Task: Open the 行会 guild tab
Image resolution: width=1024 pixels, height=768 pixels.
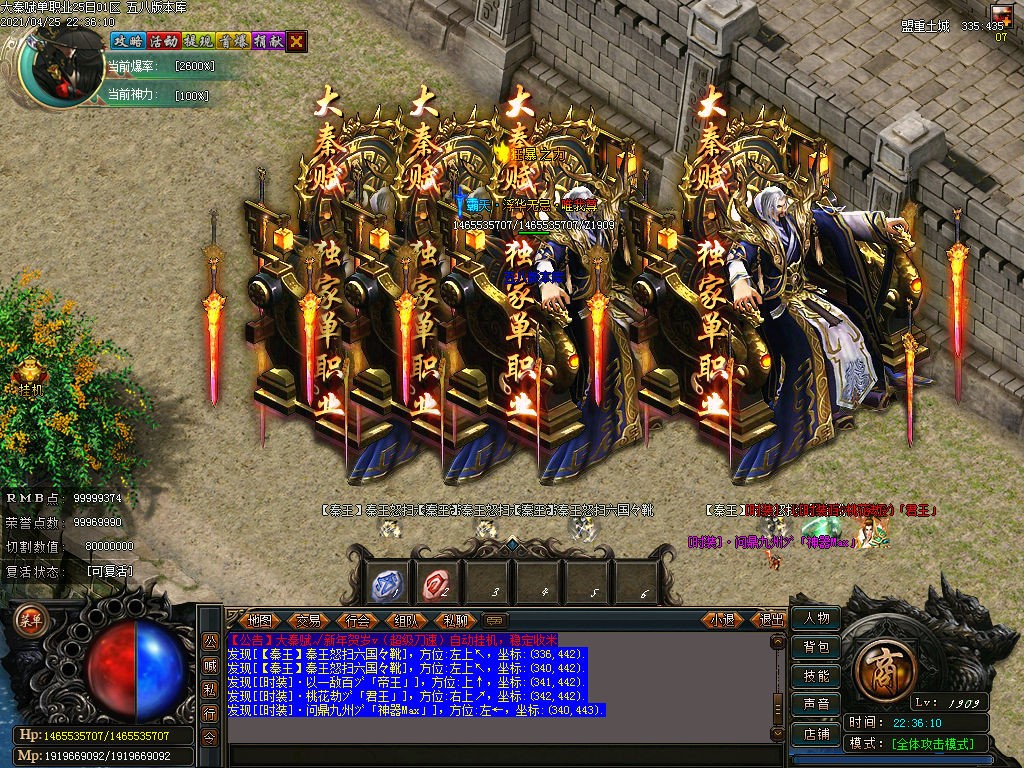Action: (x=357, y=620)
